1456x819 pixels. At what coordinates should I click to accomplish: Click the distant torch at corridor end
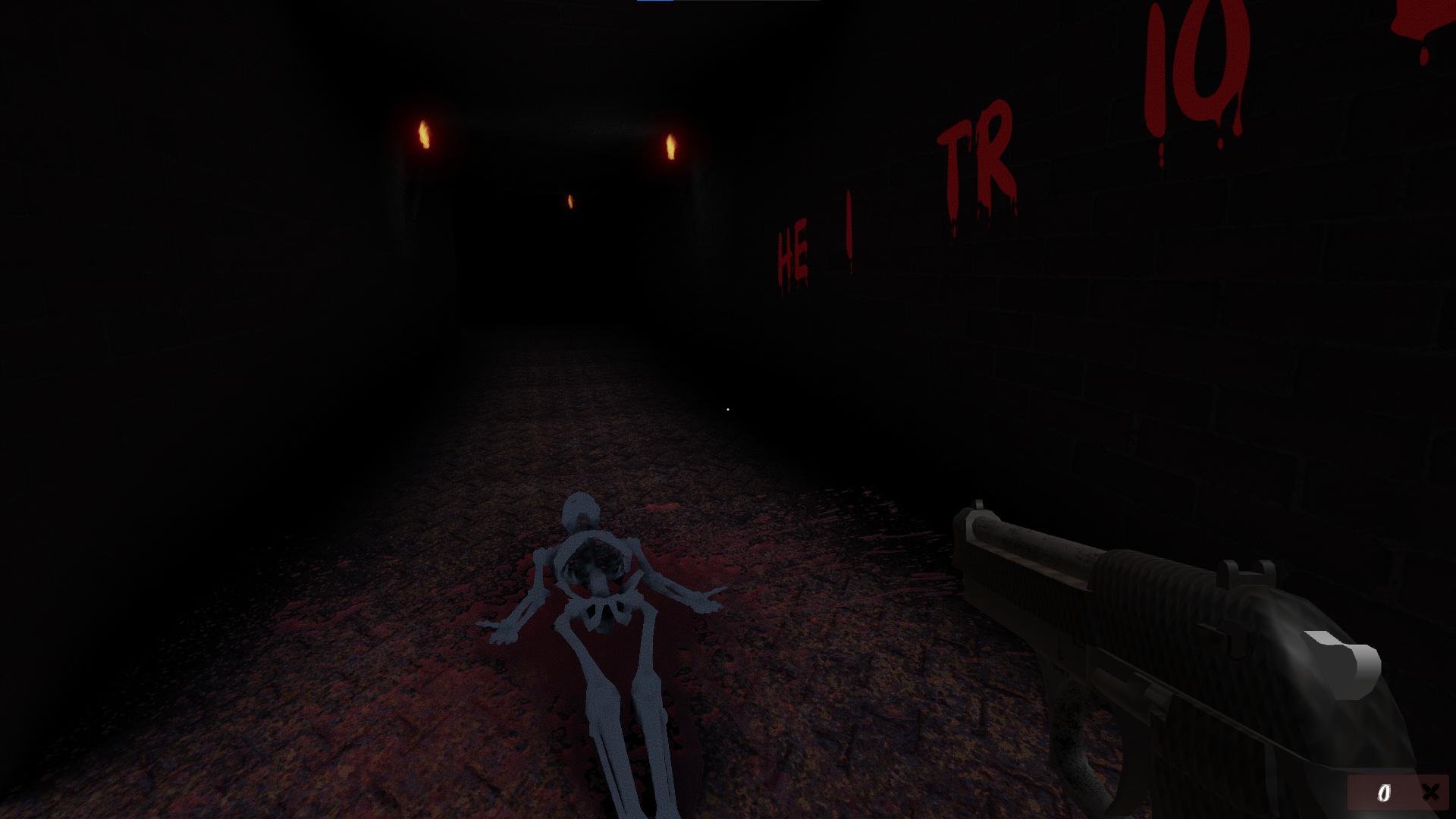click(x=570, y=200)
